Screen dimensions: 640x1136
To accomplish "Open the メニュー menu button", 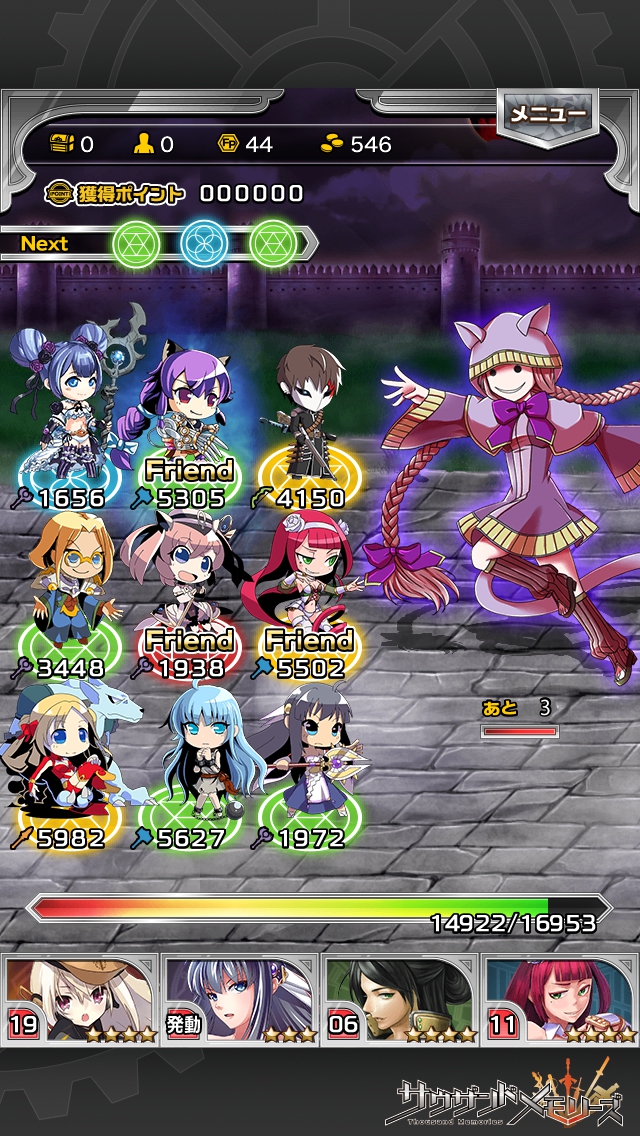I will (x=547, y=115).
